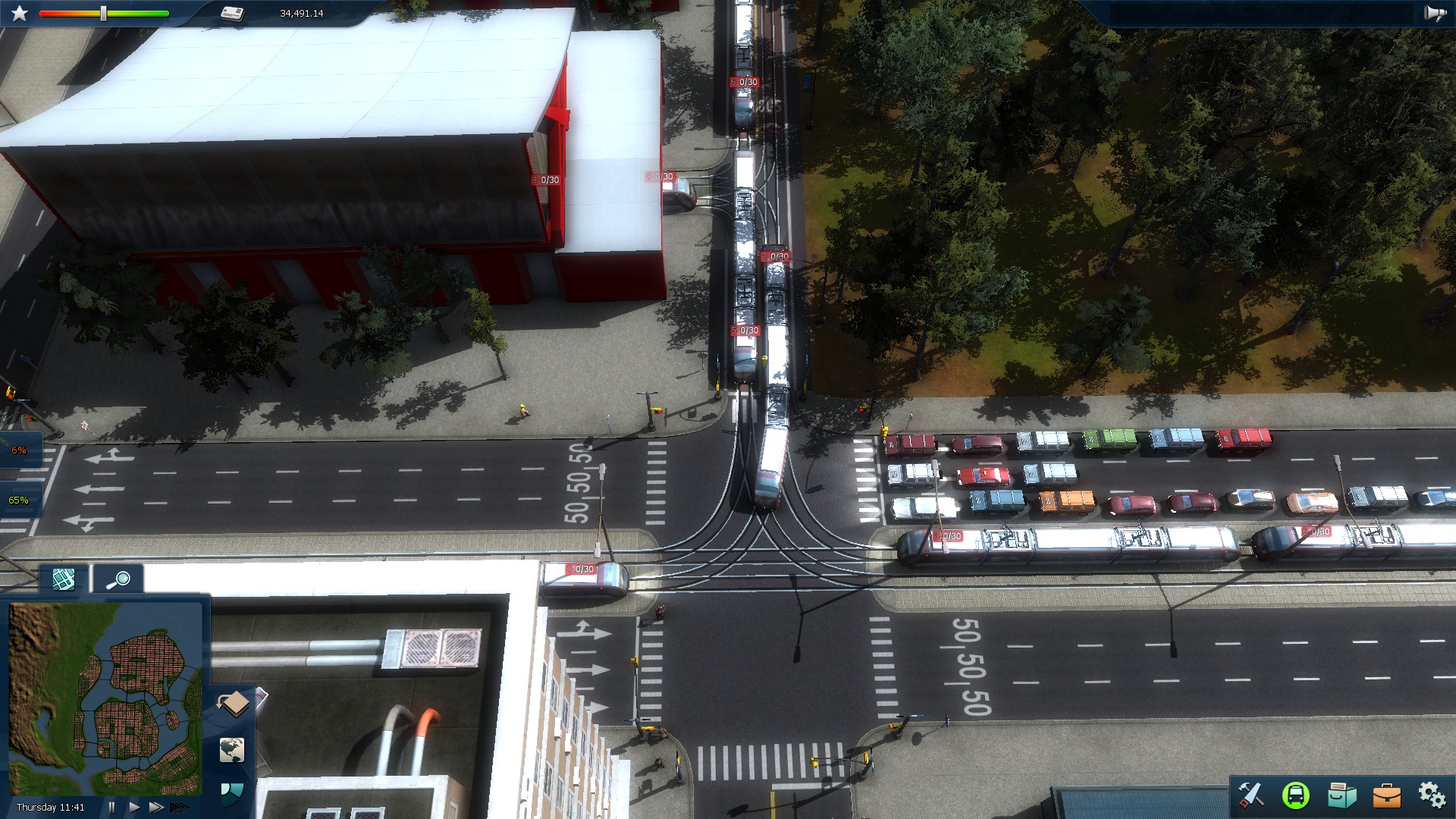Open the orange briefcase company menu

point(1387,795)
